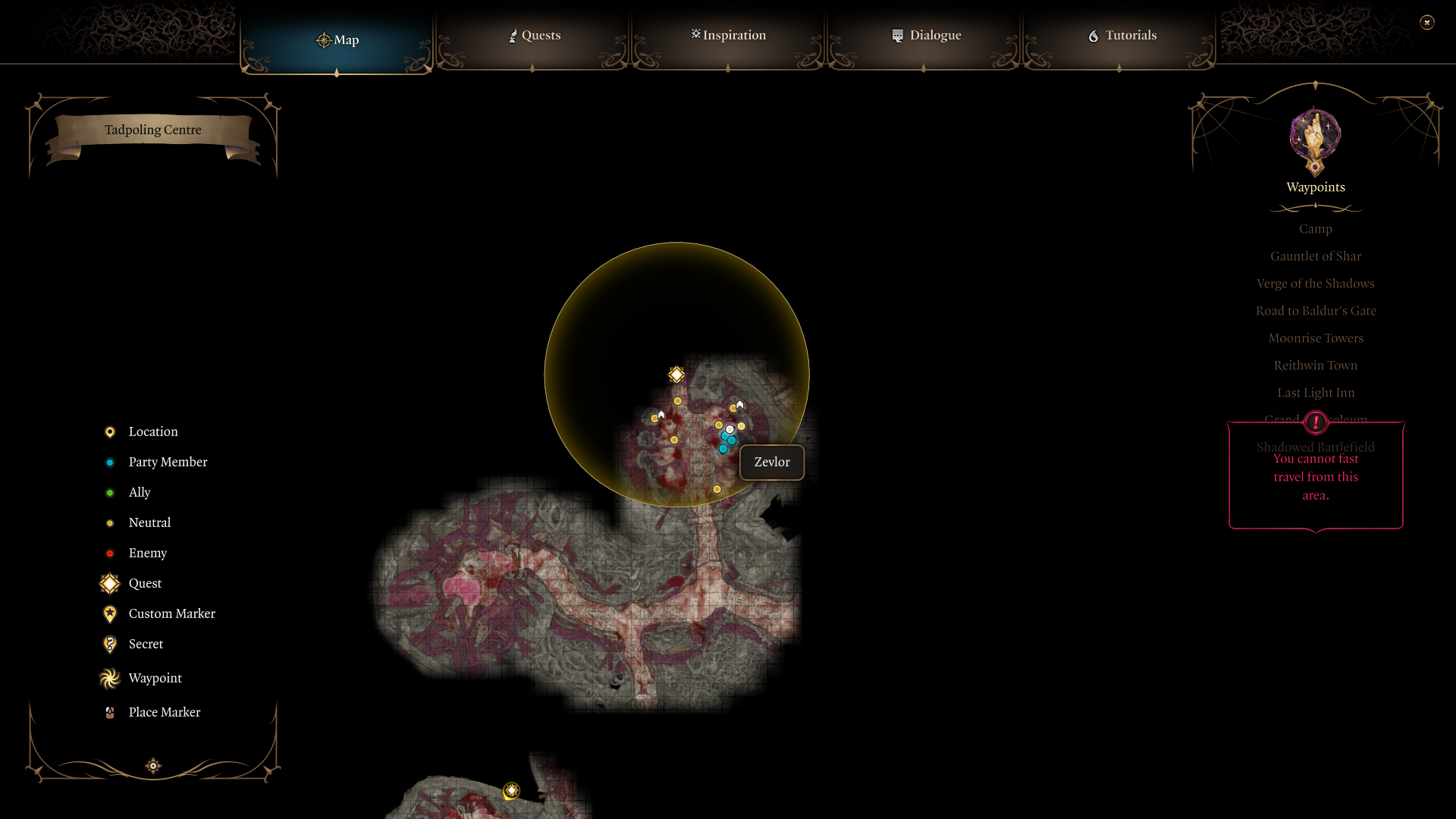Click the center-map compass icon below the legend
The width and height of the screenshot is (1456, 819).
pyautogui.click(x=152, y=766)
